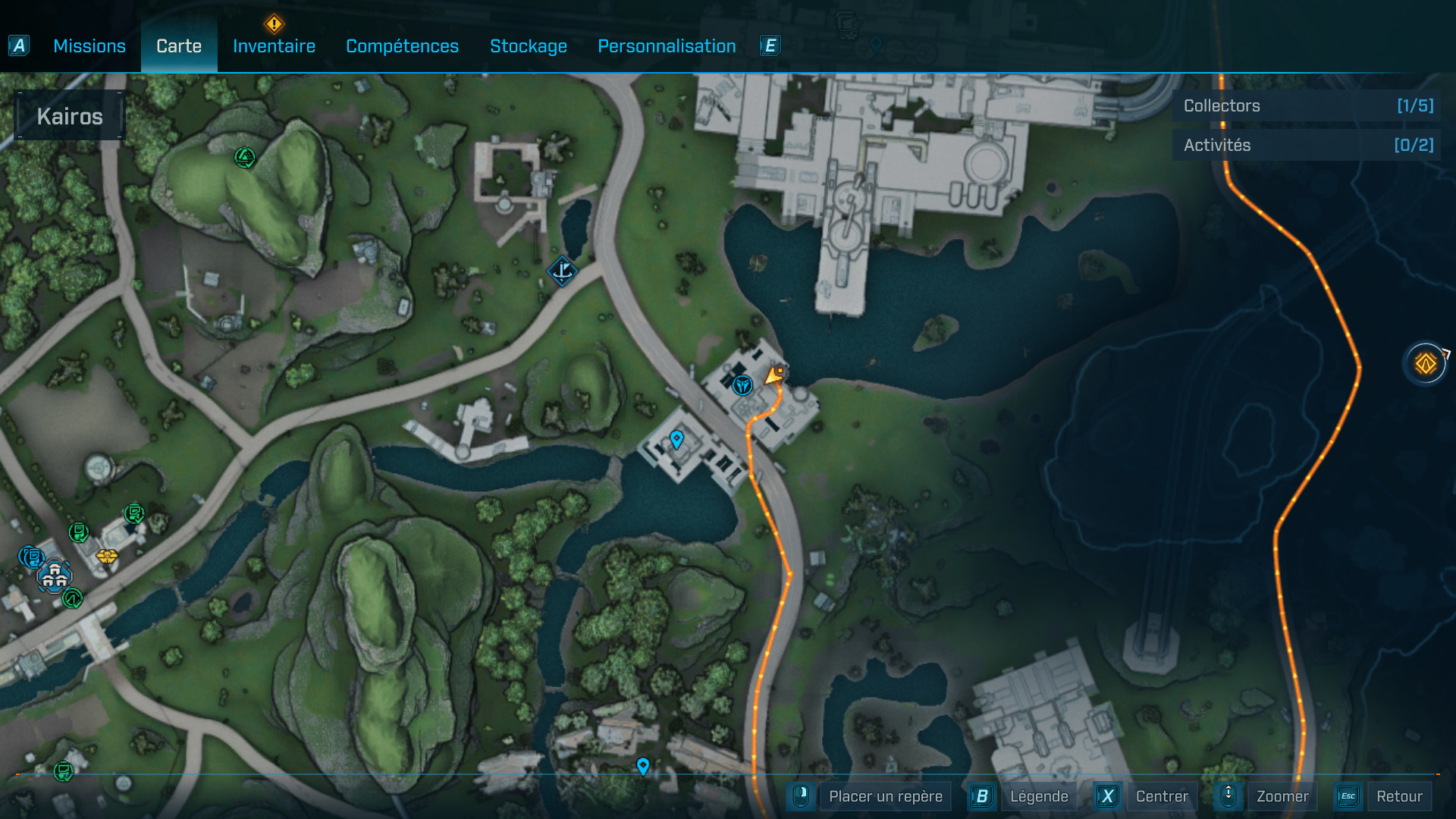The image size is (1456, 819).
Task: Click the Zoomer map control
Action: 1282,796
